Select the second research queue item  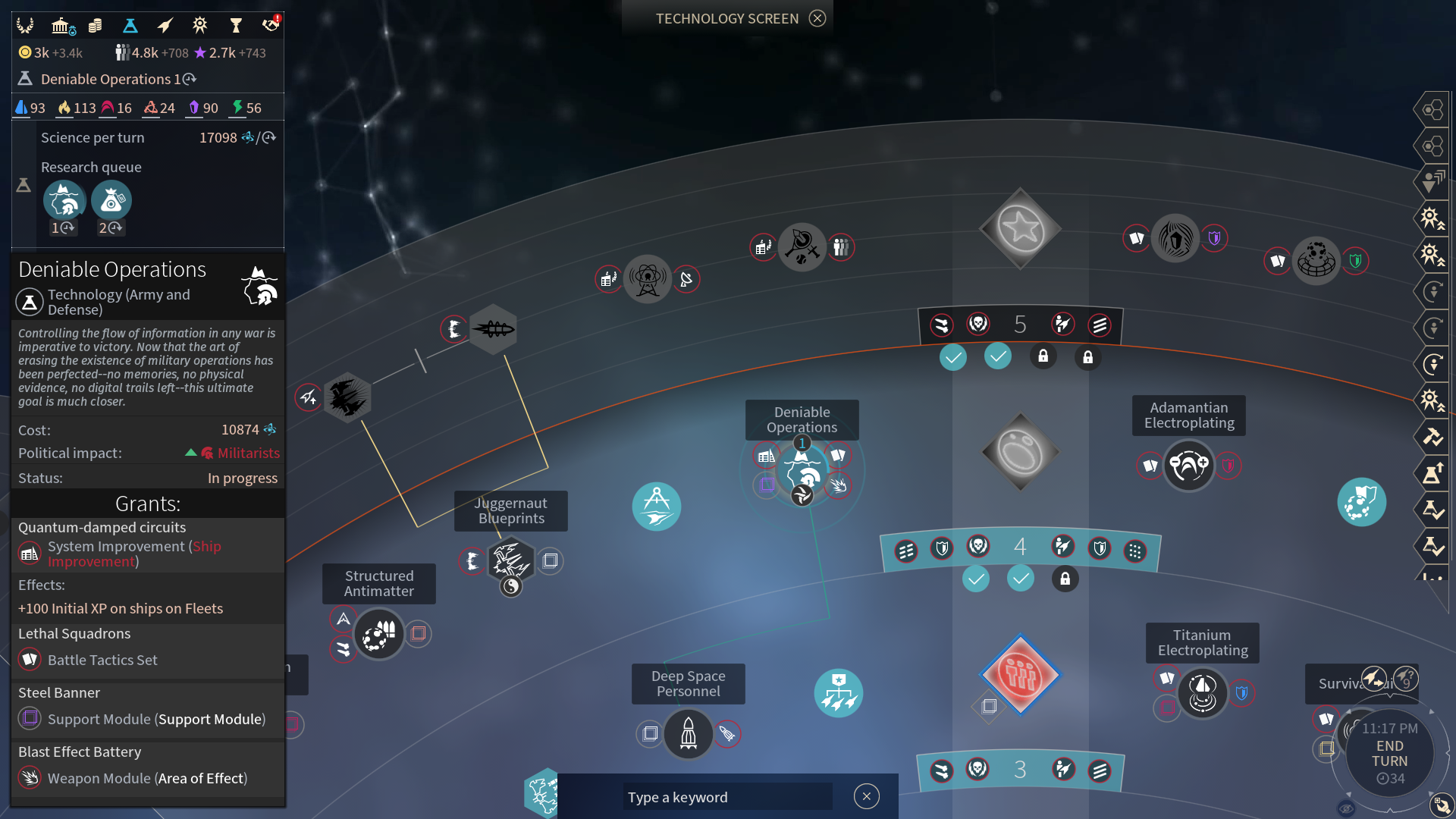111,201
